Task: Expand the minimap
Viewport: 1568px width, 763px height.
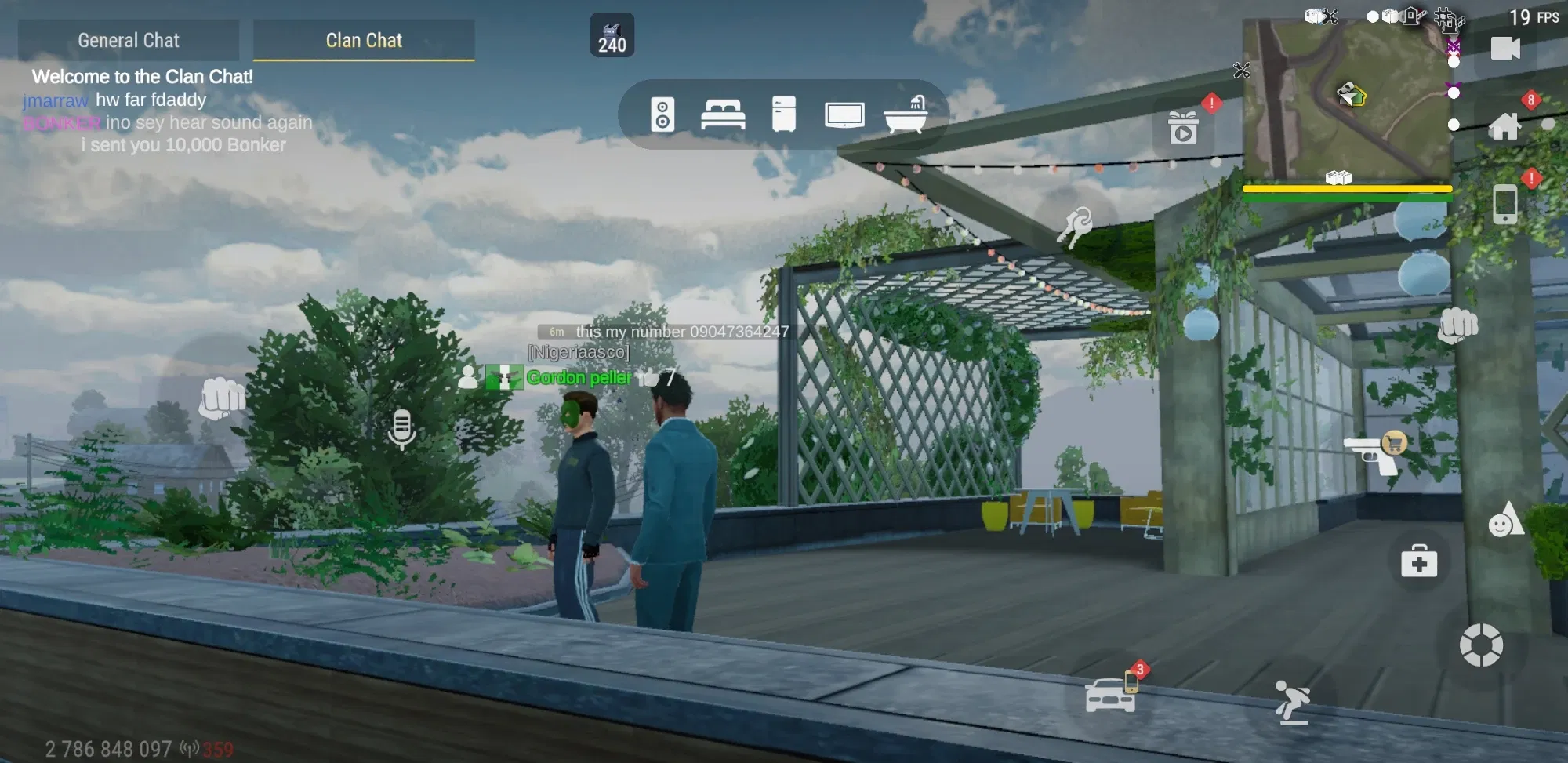Action: (1346, 98)
